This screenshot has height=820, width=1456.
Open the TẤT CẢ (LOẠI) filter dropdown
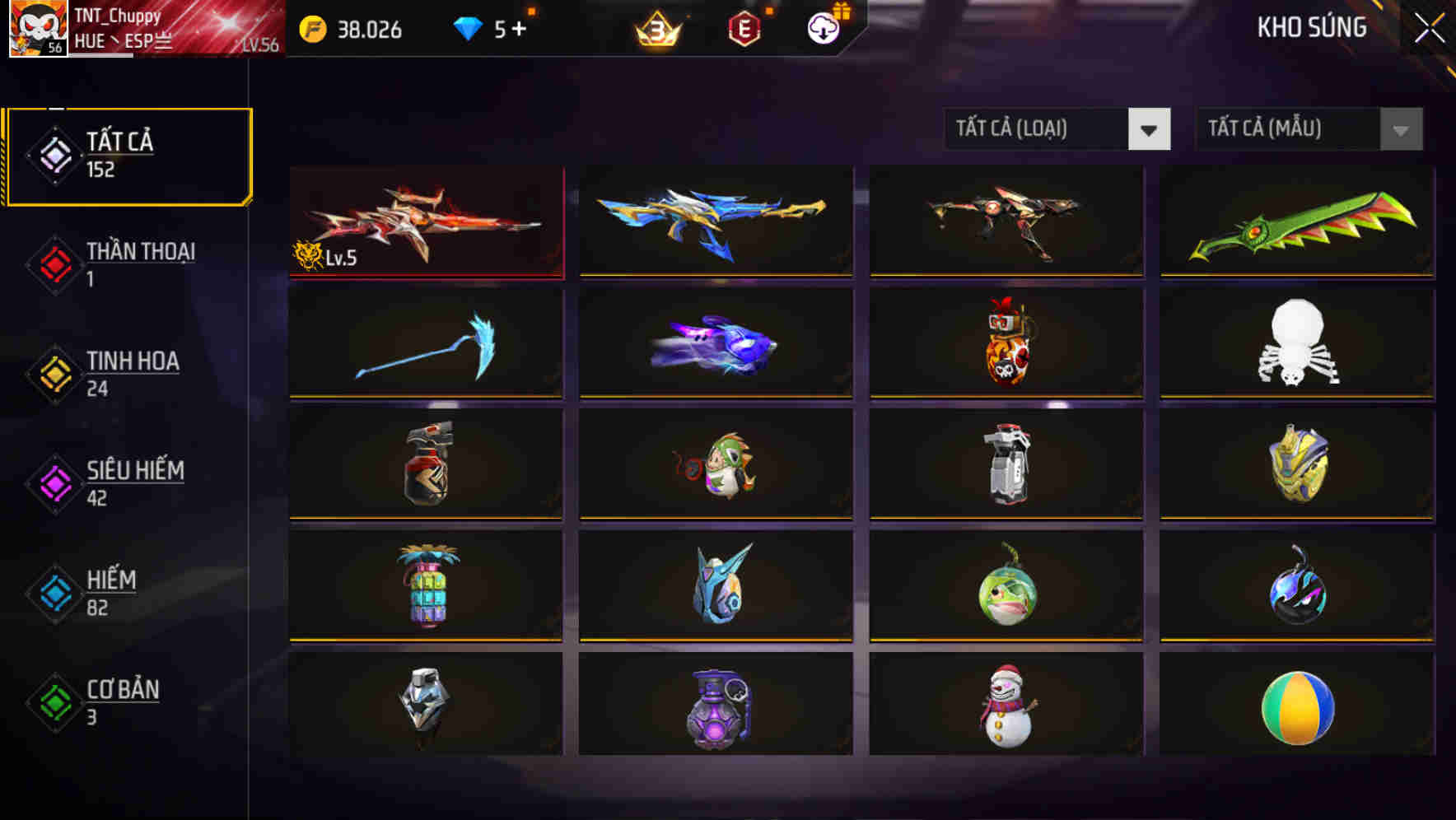pyautogui.click(x=1057, y=129)
